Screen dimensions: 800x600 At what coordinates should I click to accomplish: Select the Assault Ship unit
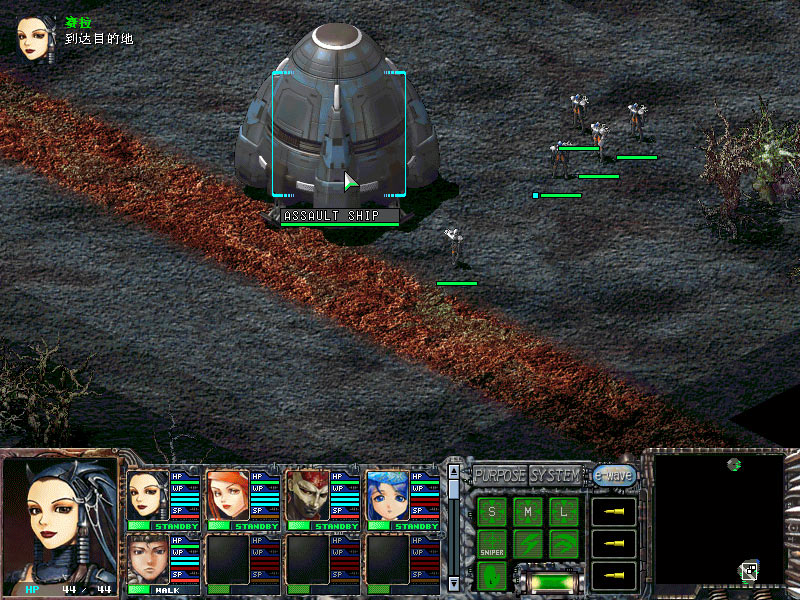pos(338,130)
